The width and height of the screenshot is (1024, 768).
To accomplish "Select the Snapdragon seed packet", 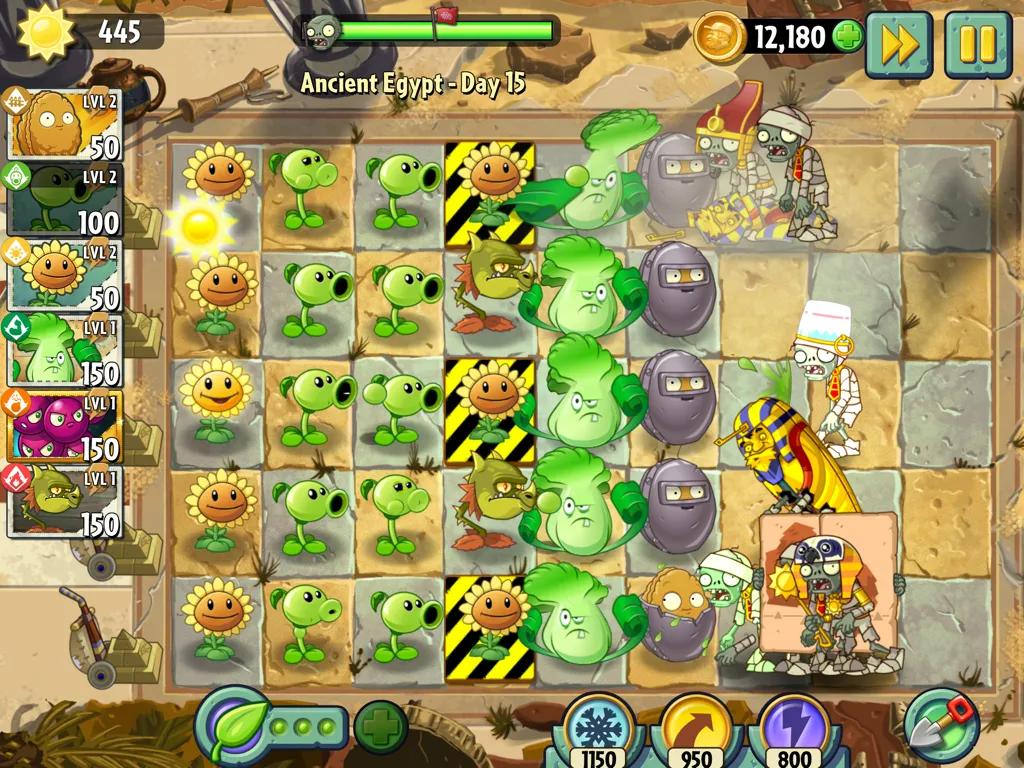I will tap(64, 501).
